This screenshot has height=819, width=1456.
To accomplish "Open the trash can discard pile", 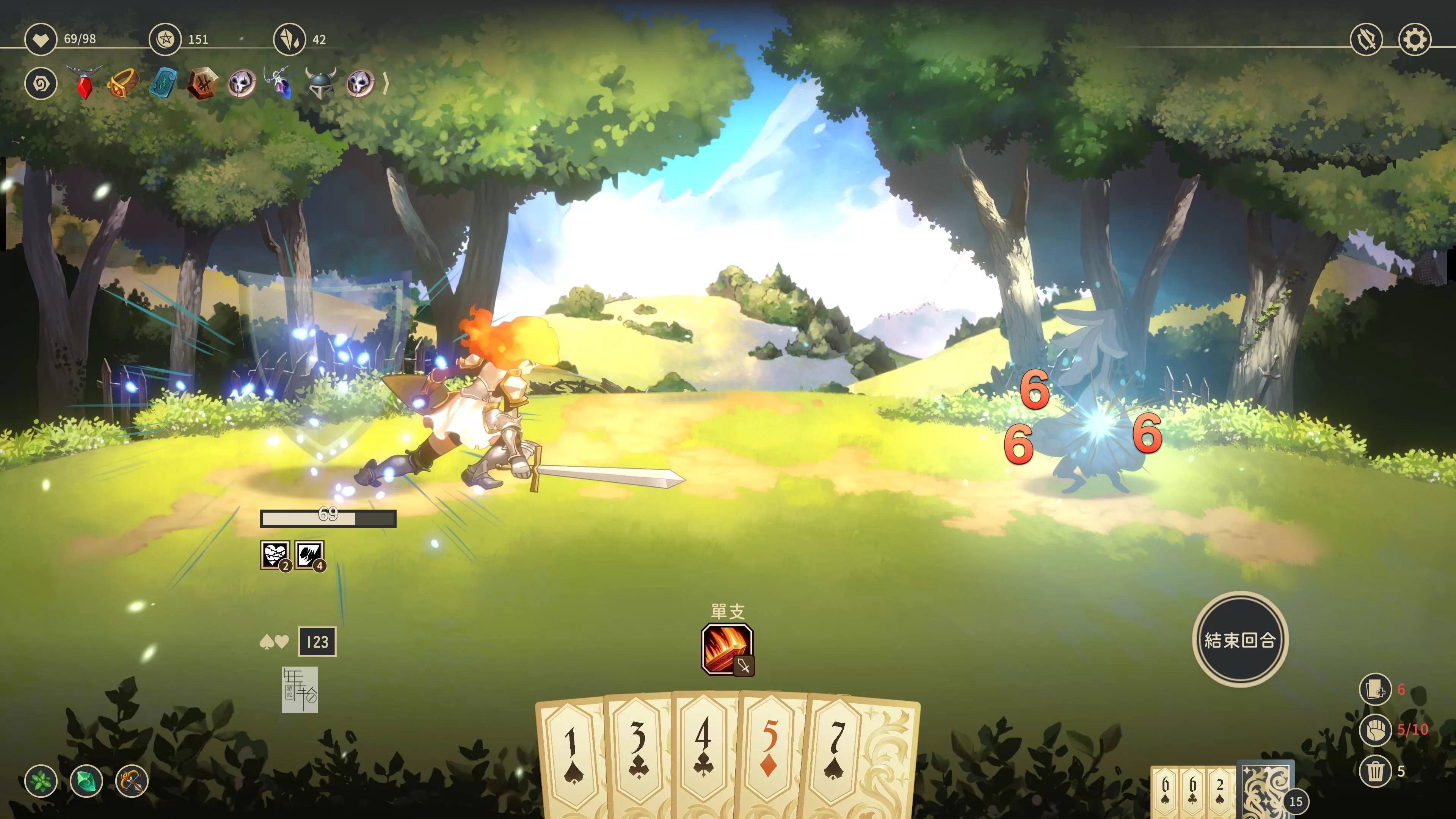I will coord(1375,771).
